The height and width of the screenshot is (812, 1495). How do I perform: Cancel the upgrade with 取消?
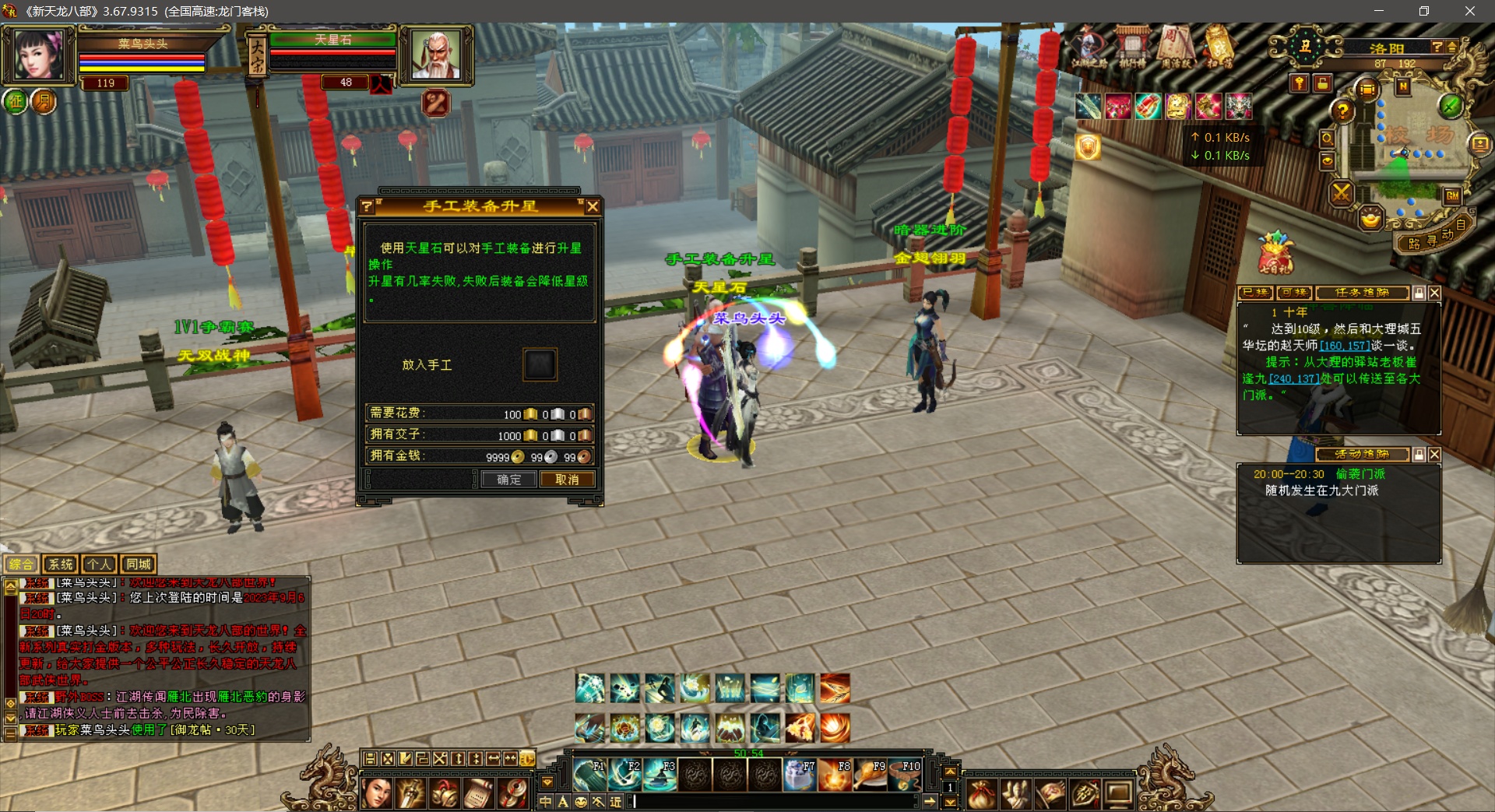567,480
